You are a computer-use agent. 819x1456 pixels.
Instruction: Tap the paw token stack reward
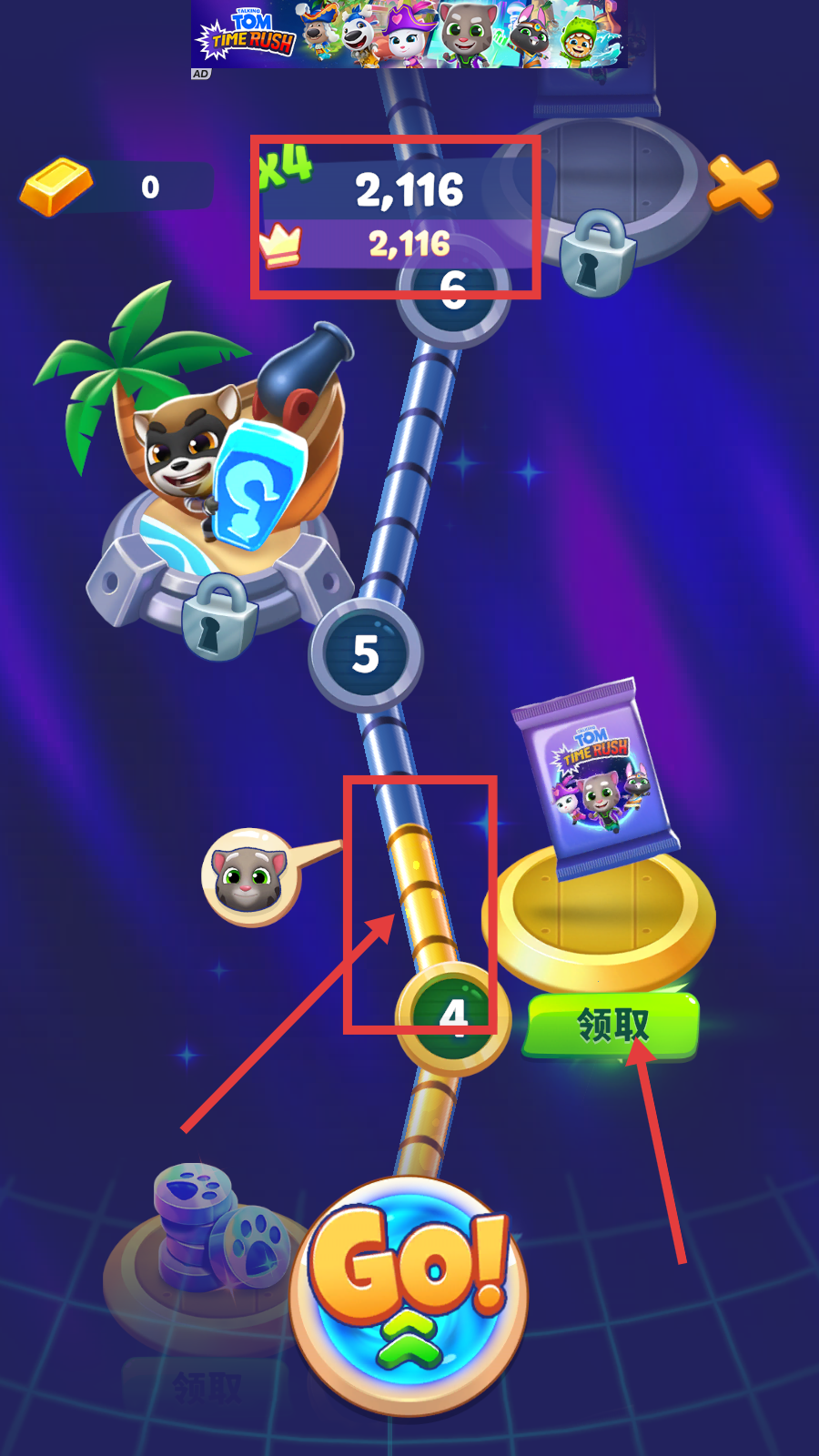217,1228
